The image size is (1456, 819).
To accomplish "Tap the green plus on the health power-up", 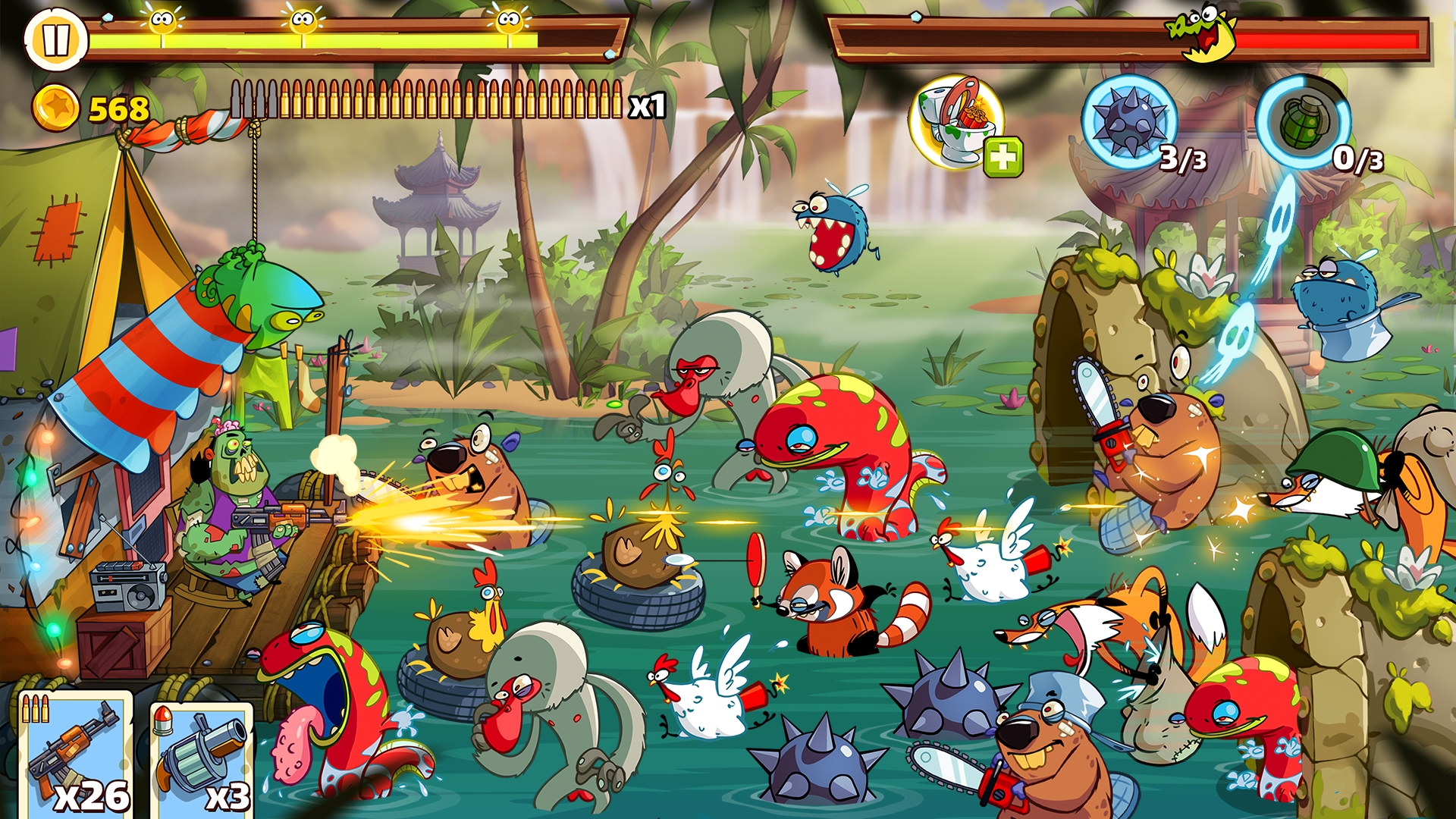I will coord(1003,158).
